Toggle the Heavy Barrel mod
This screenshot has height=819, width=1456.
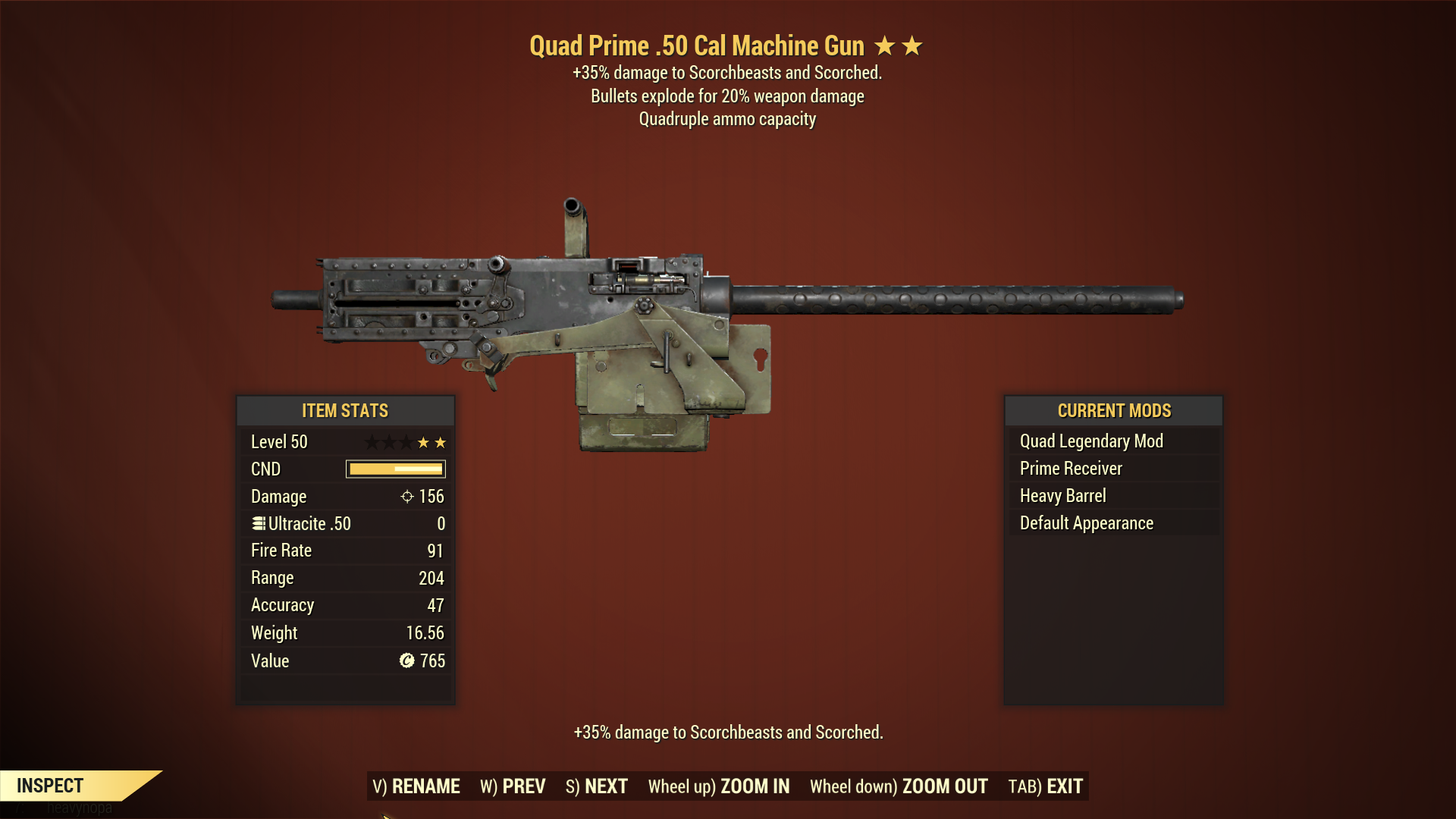point(1062,495)
